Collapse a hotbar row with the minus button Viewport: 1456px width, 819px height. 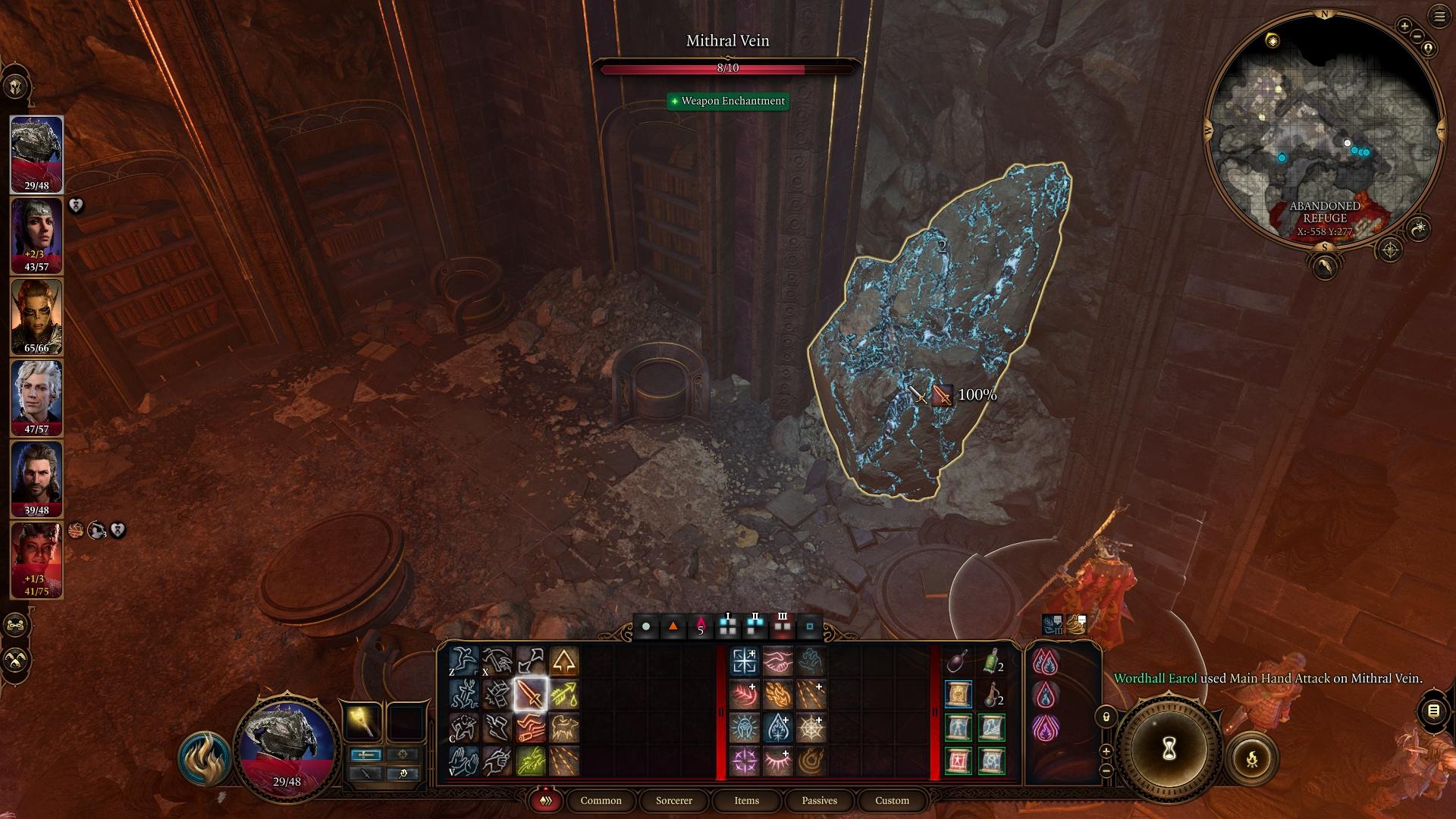(1106, 770)
